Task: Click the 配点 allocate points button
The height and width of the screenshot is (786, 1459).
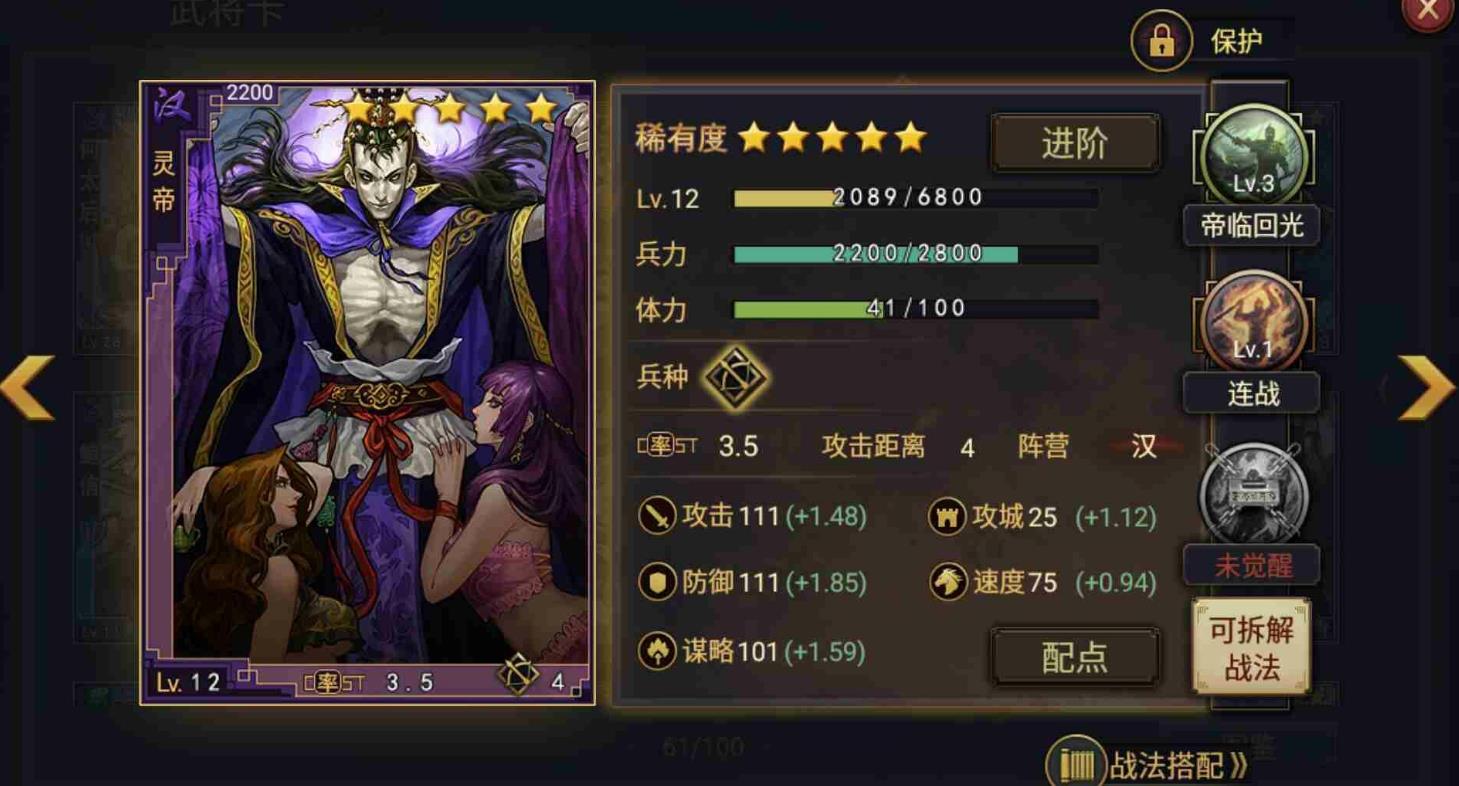Action: [1075, 655]
